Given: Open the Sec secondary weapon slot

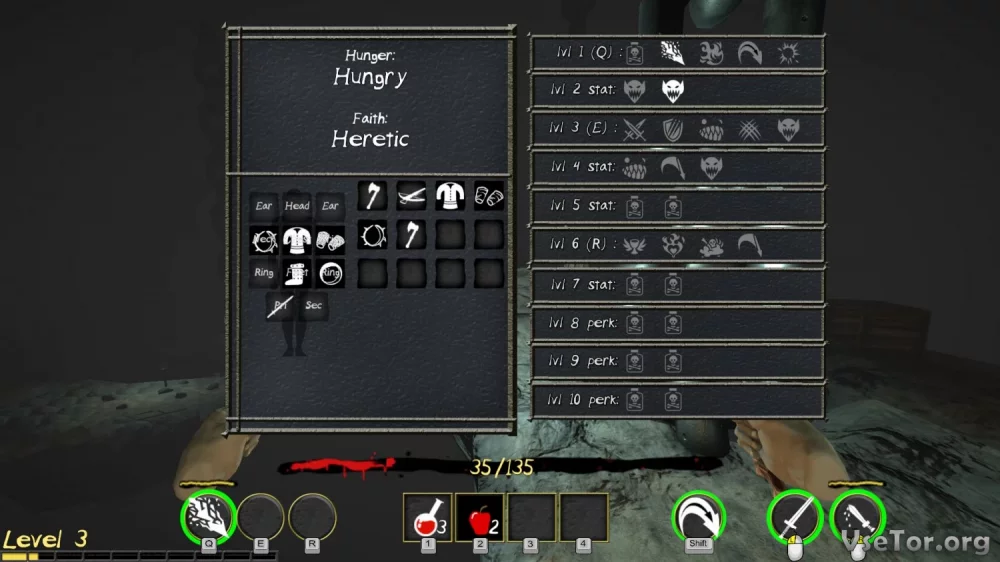Looking at the screenshot, I should [313, 306].
